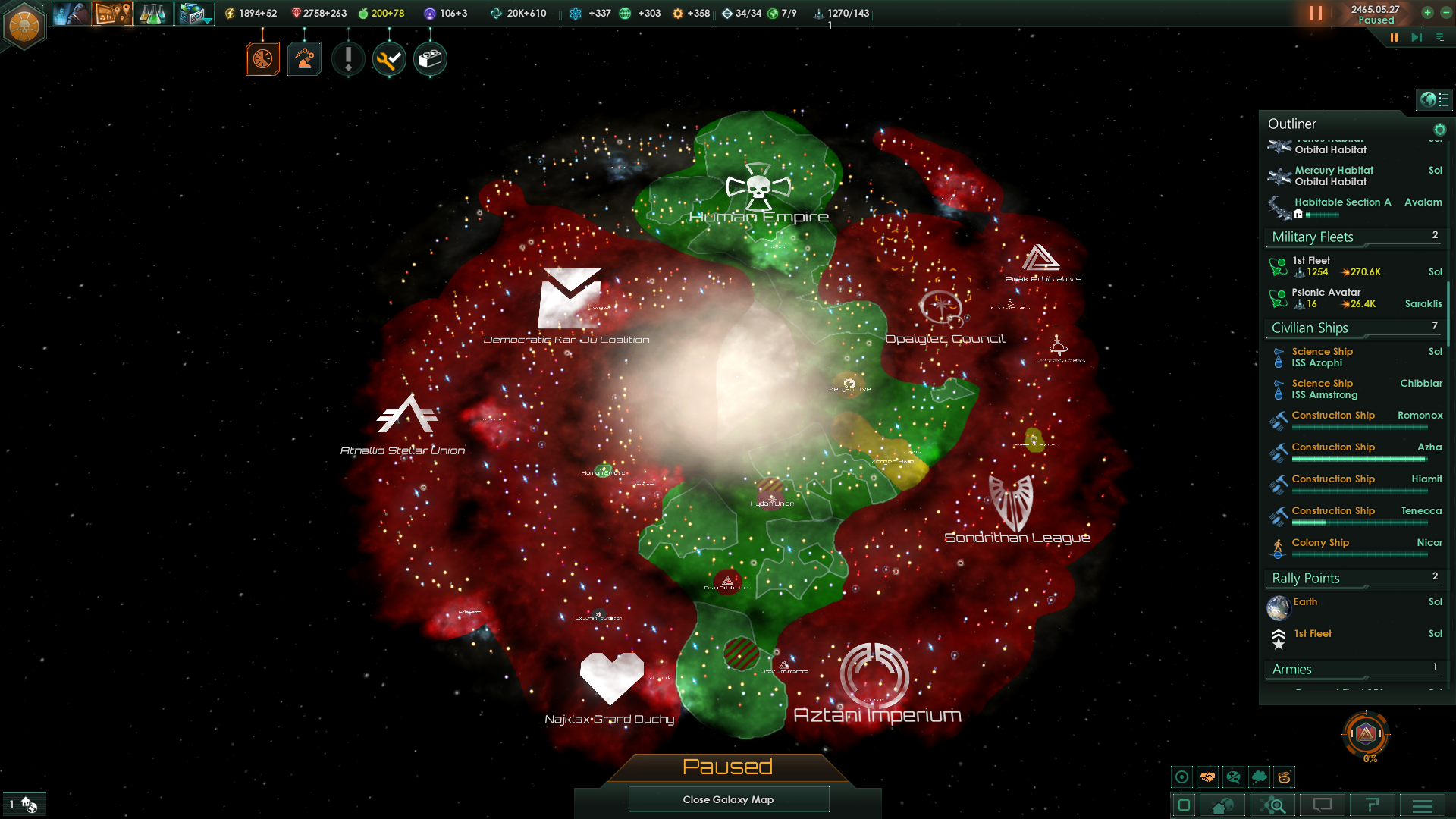
Task: Click the Close Galaxy Map button
Action: [728, 799]
